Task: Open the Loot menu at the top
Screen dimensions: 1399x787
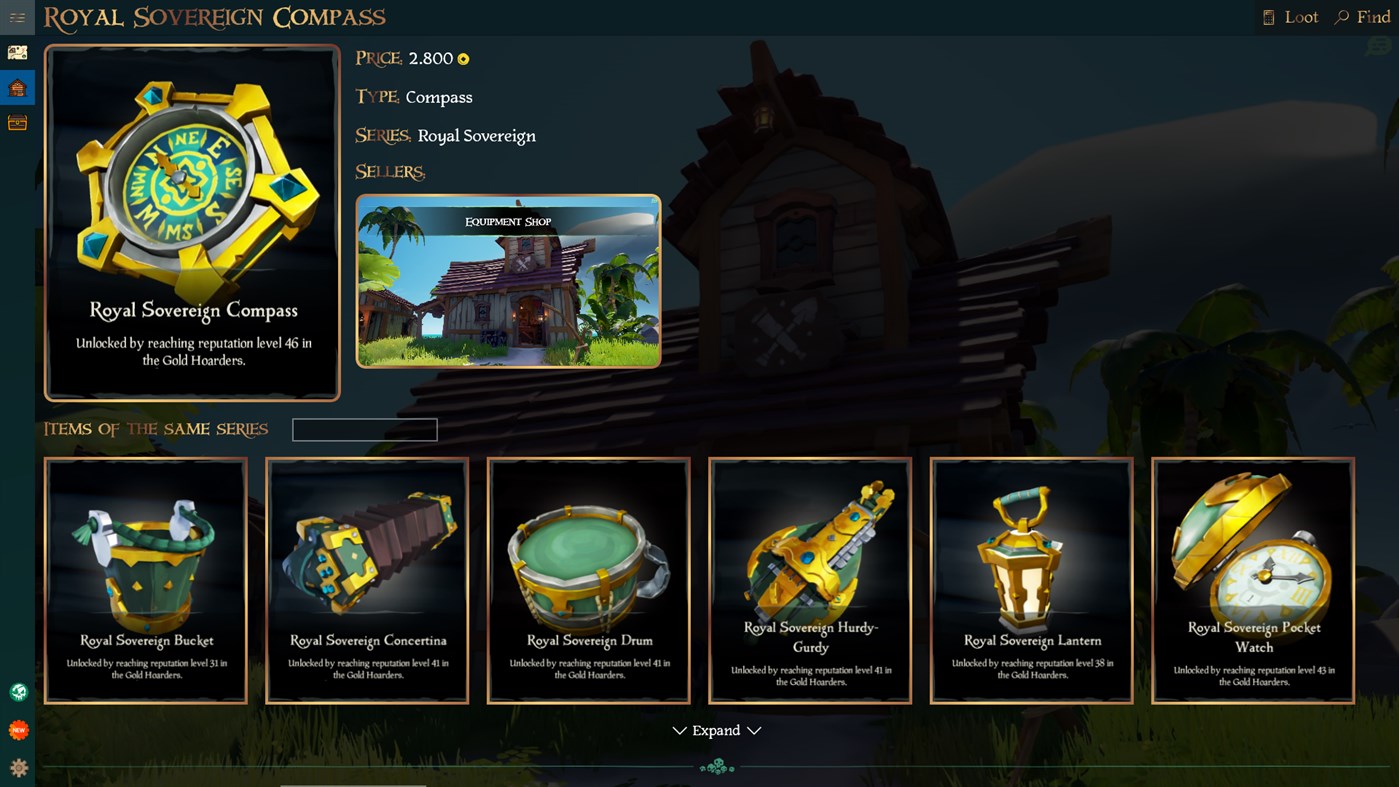Action: 1290,16
